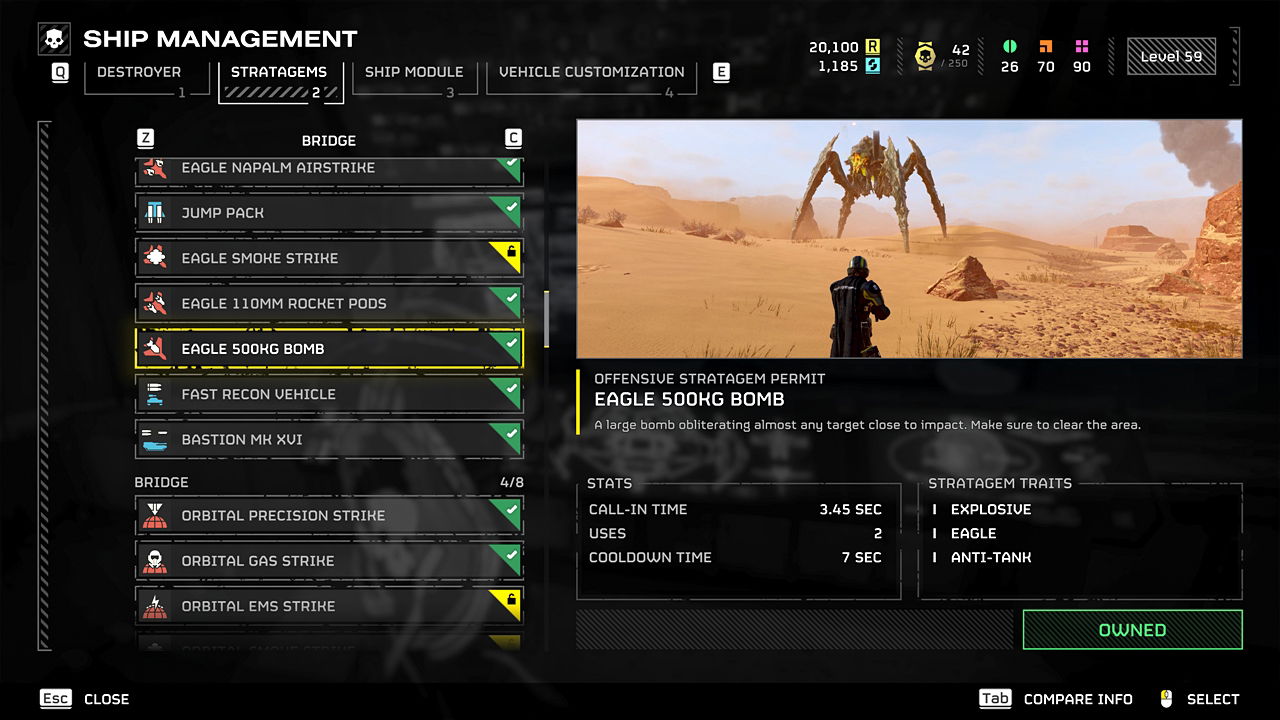Open the Vehicle Customization tab
This screenshot has height=720, width=1280.
(x=591, y=73)
